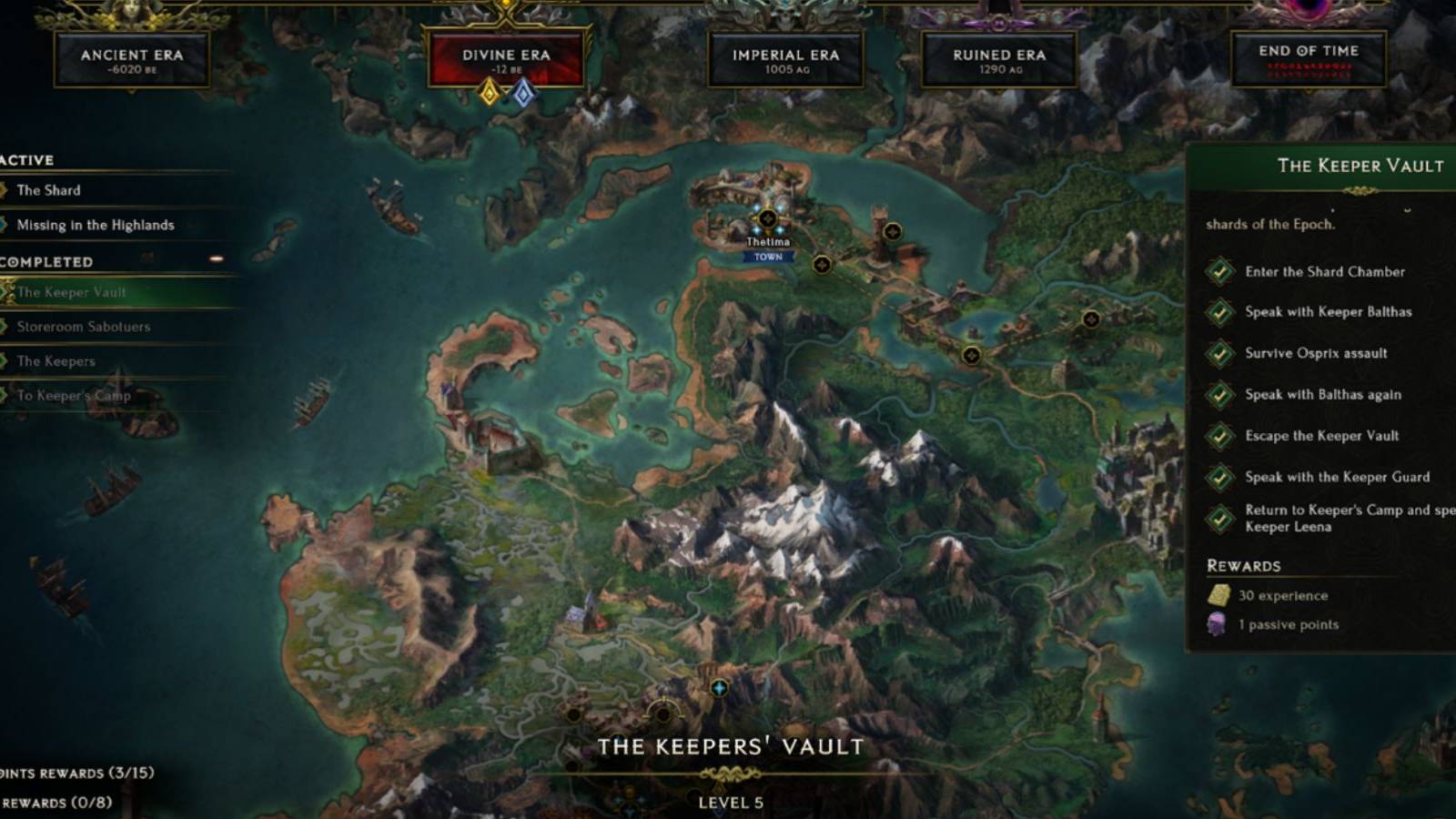Click the gold marker on the eastern road
The image size is (1456, 819).
[971, 355]
